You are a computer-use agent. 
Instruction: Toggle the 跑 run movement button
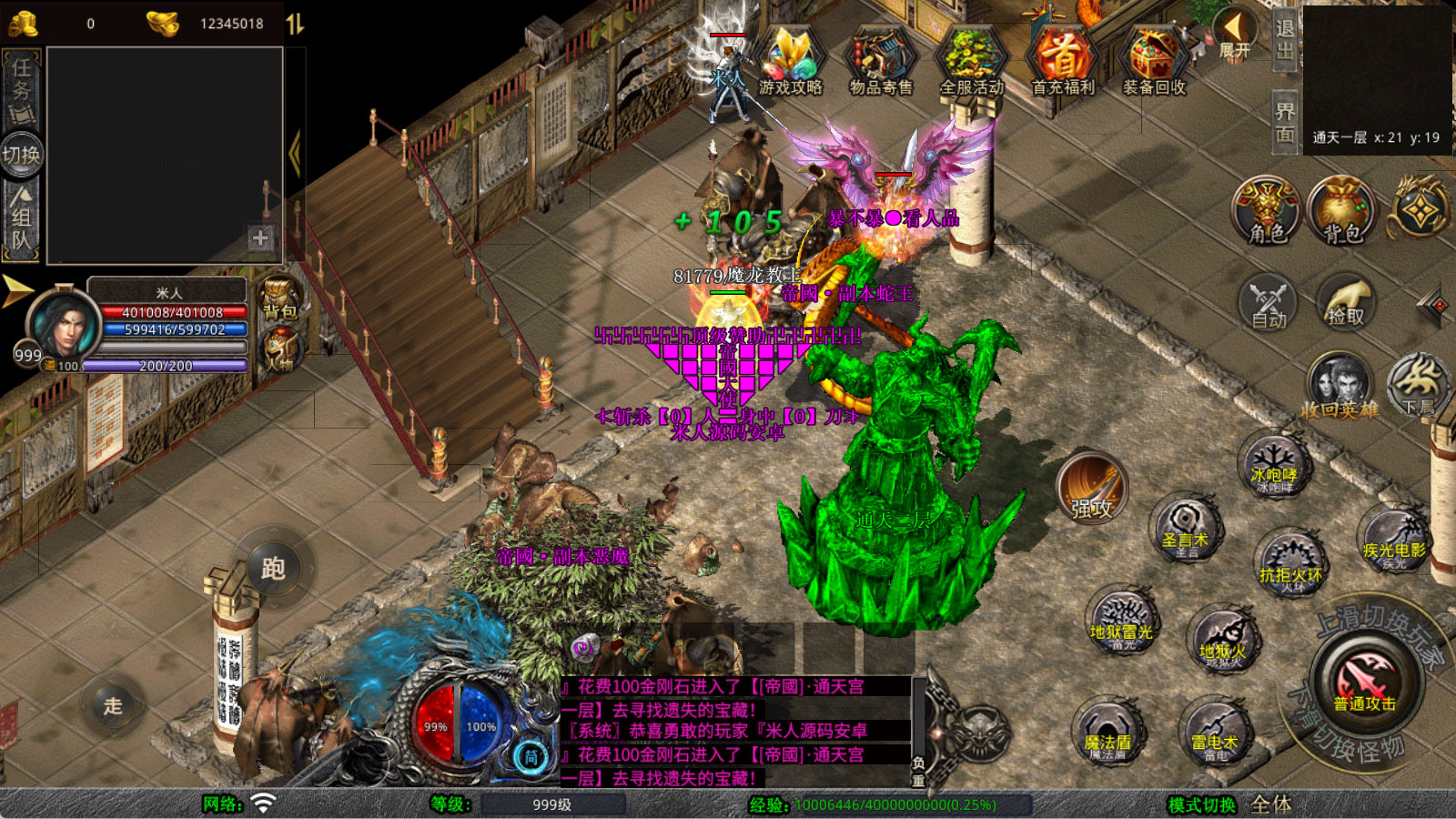pyautogui.click(x=273, y=569)
